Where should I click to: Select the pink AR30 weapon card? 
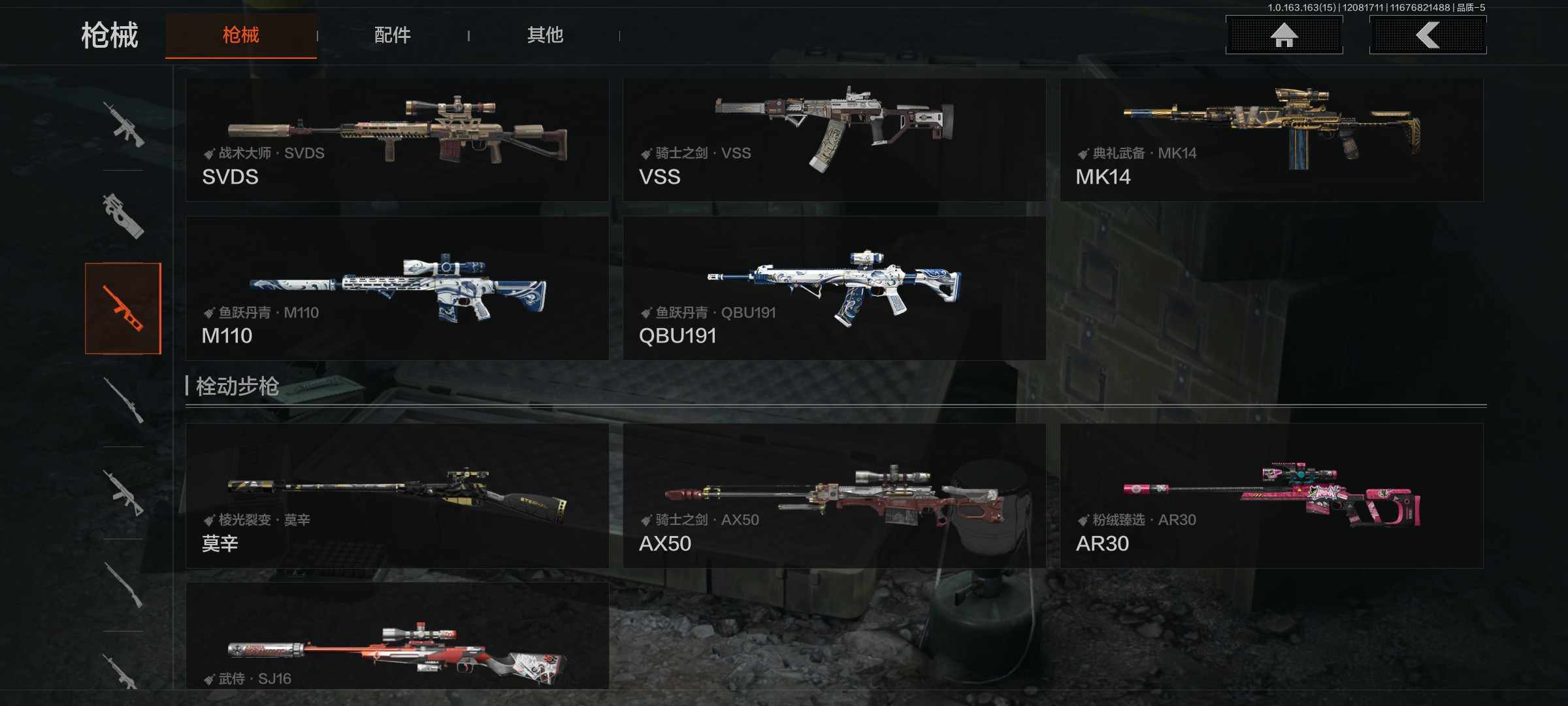(x=1271, y=496)
